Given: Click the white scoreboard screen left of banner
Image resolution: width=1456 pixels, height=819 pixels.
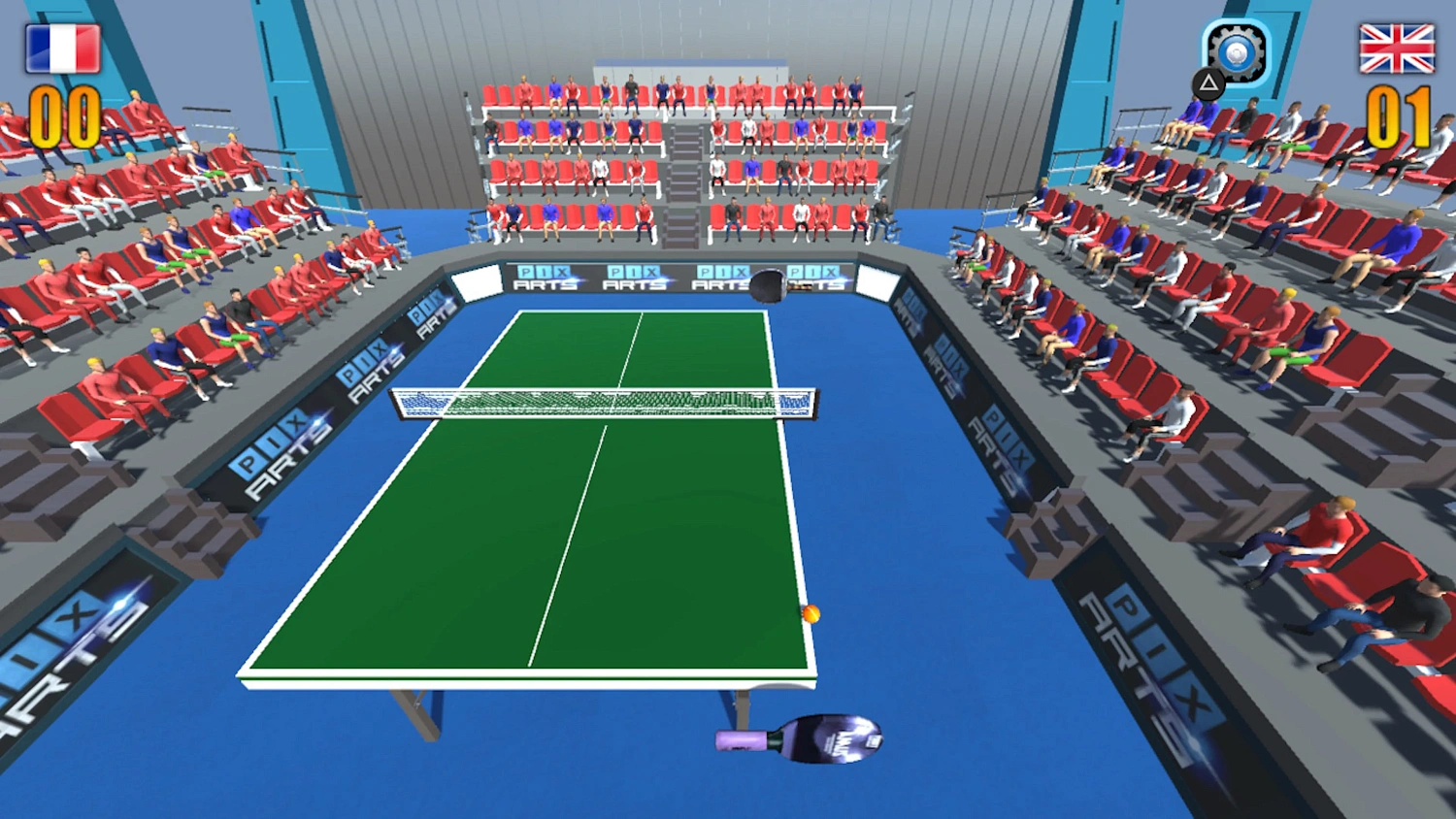Looking at the screenshot, I should click(477, 285).
